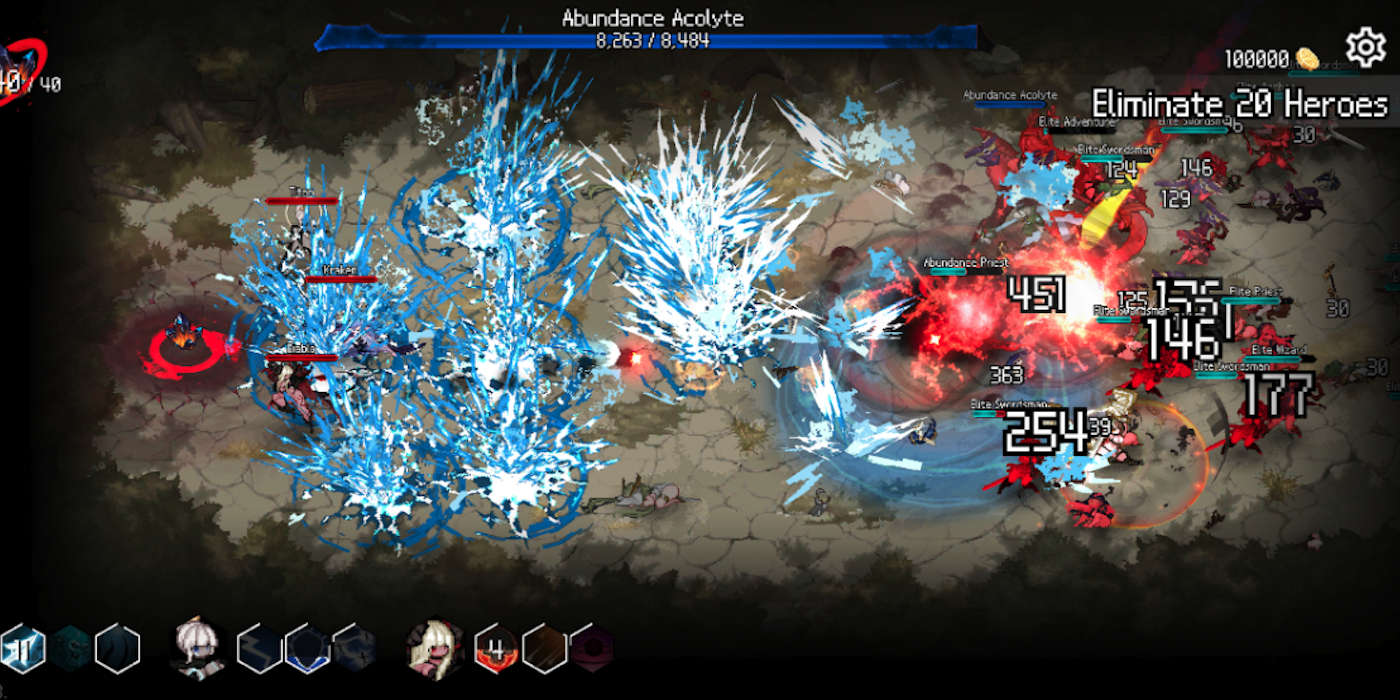Activate the lightning bolt skill hexagon
Image resolution: width=1400 pixels, height=700 pixels.
tap(259, 648)
